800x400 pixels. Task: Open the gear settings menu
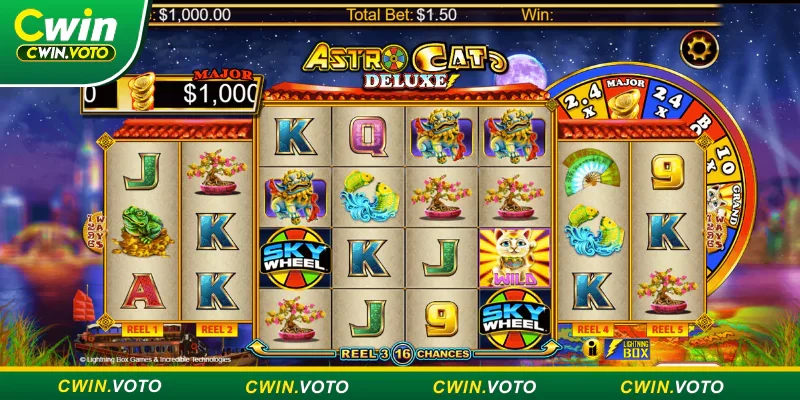point(698,48)
